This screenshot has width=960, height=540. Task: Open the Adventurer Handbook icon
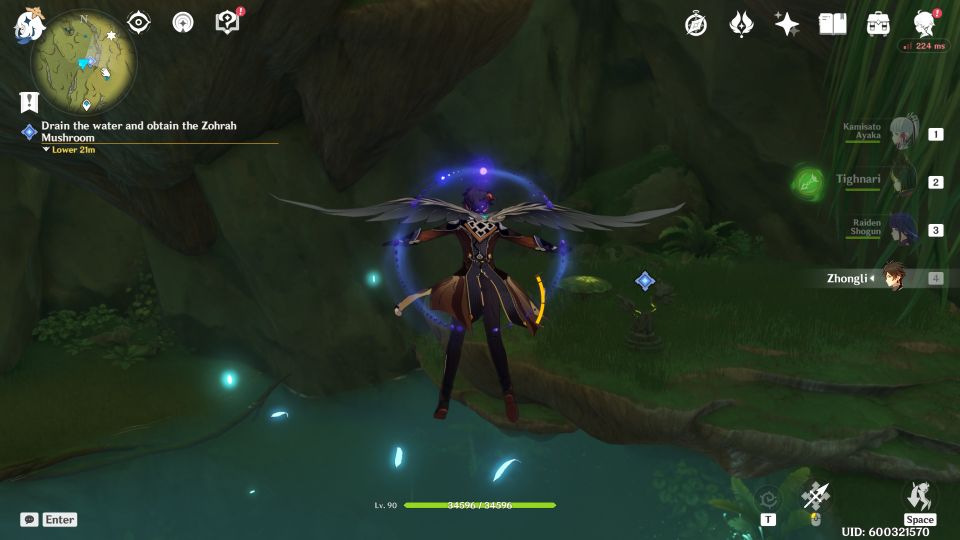(x=832, y=24)
